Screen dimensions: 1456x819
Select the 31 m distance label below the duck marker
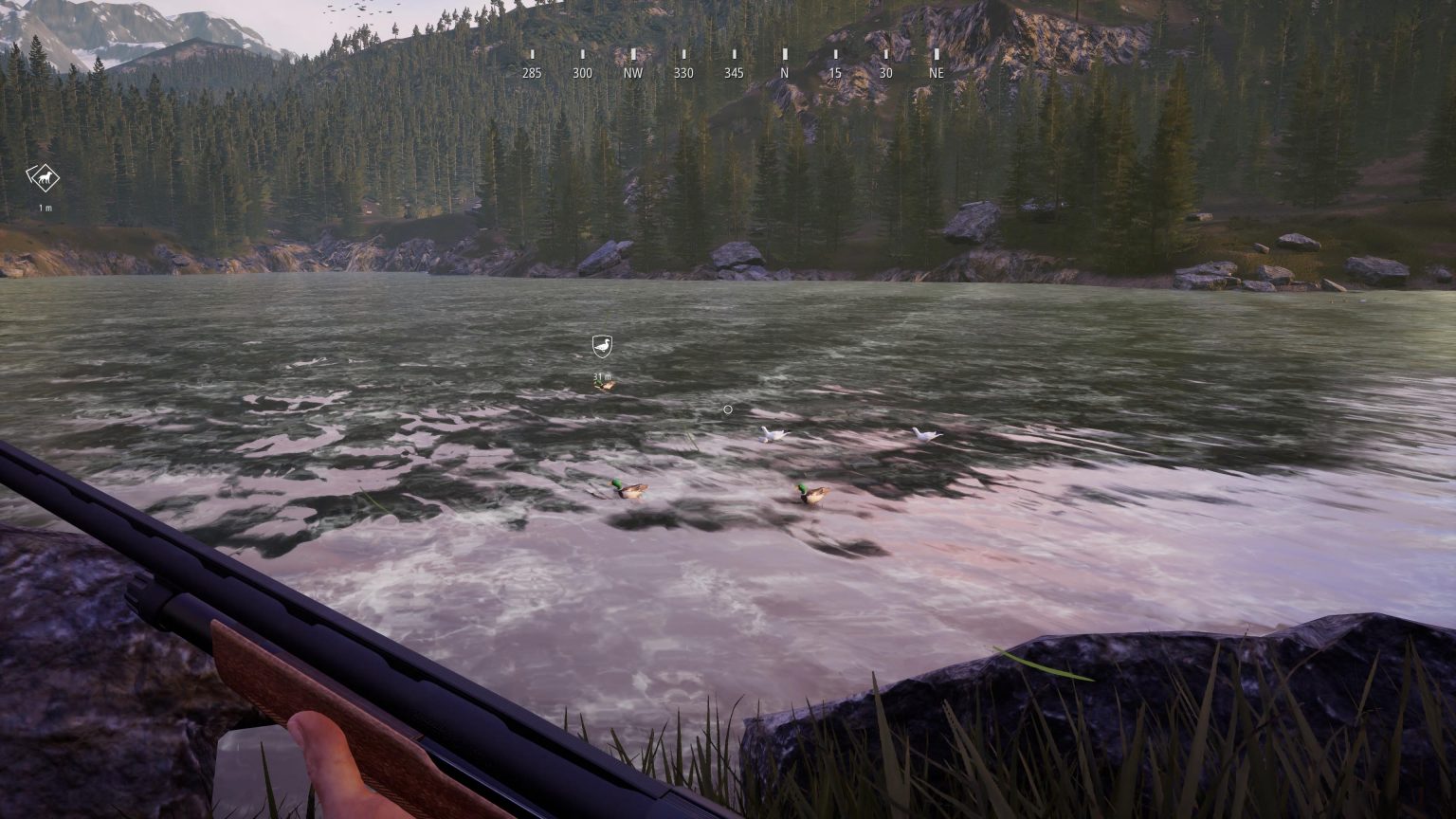pos(601,375)
